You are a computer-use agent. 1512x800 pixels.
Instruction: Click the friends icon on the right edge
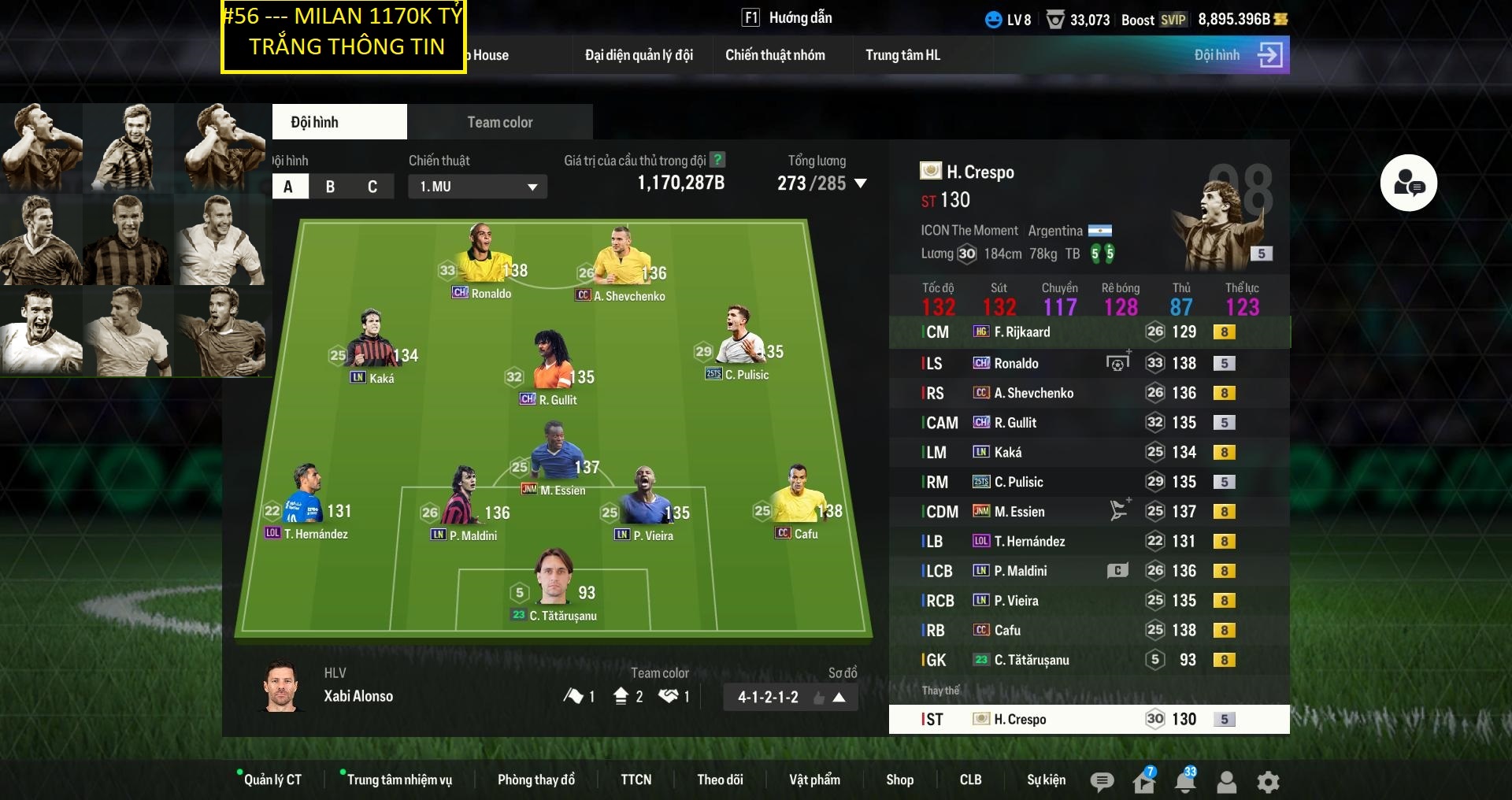(1410, 183)
